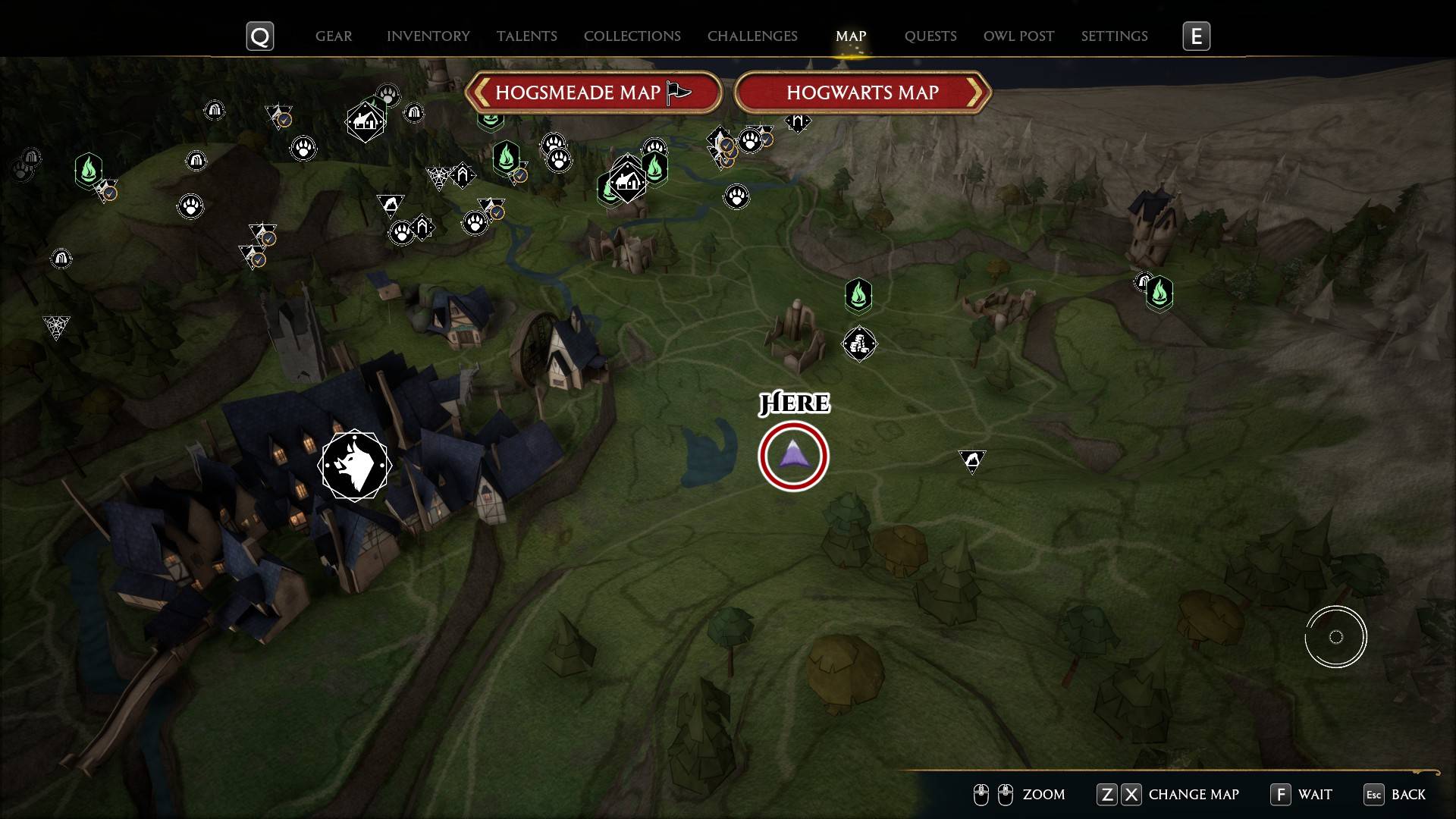Switch to the QUESTS tab

[x=930, y=36]
